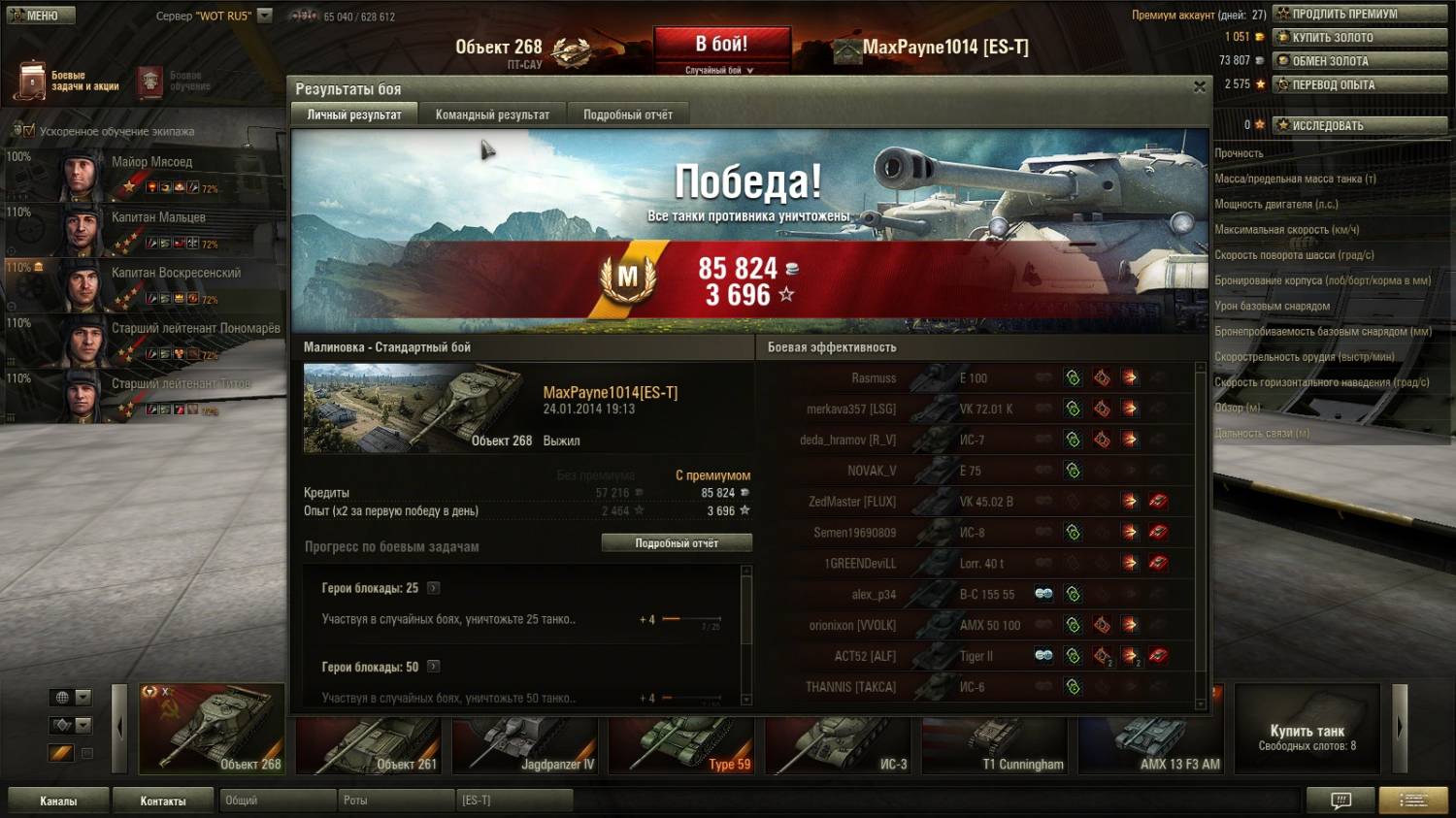Switch to Командный результат tab
Screen dimensions: 1456x818
(x=492, y=115)
